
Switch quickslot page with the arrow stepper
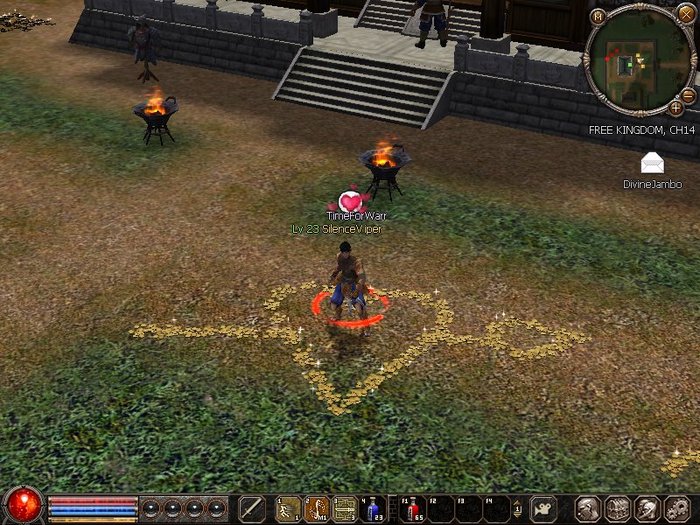518,508
